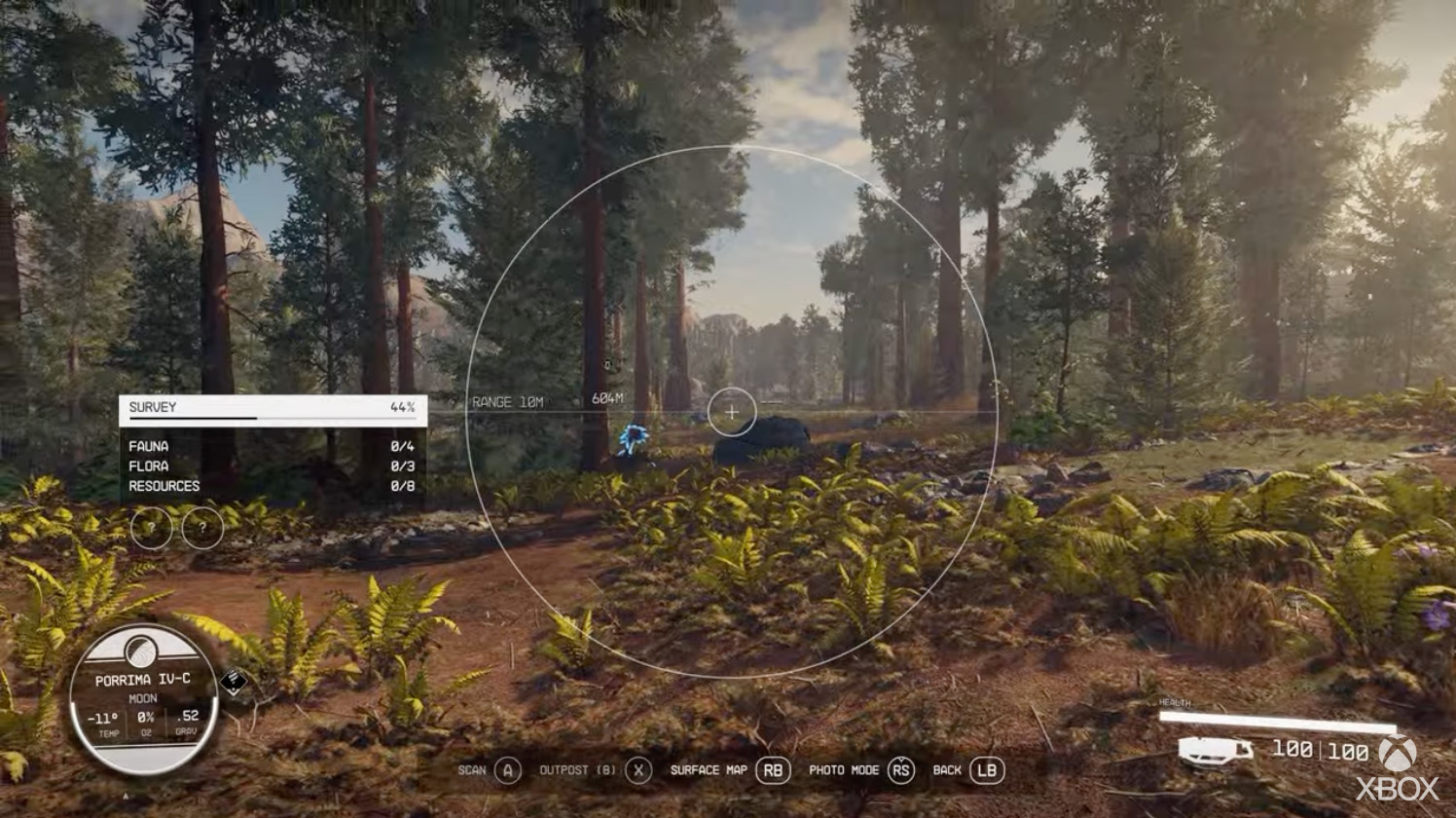
Task: Click the 604M distance marker
Action: pos(607,399)
